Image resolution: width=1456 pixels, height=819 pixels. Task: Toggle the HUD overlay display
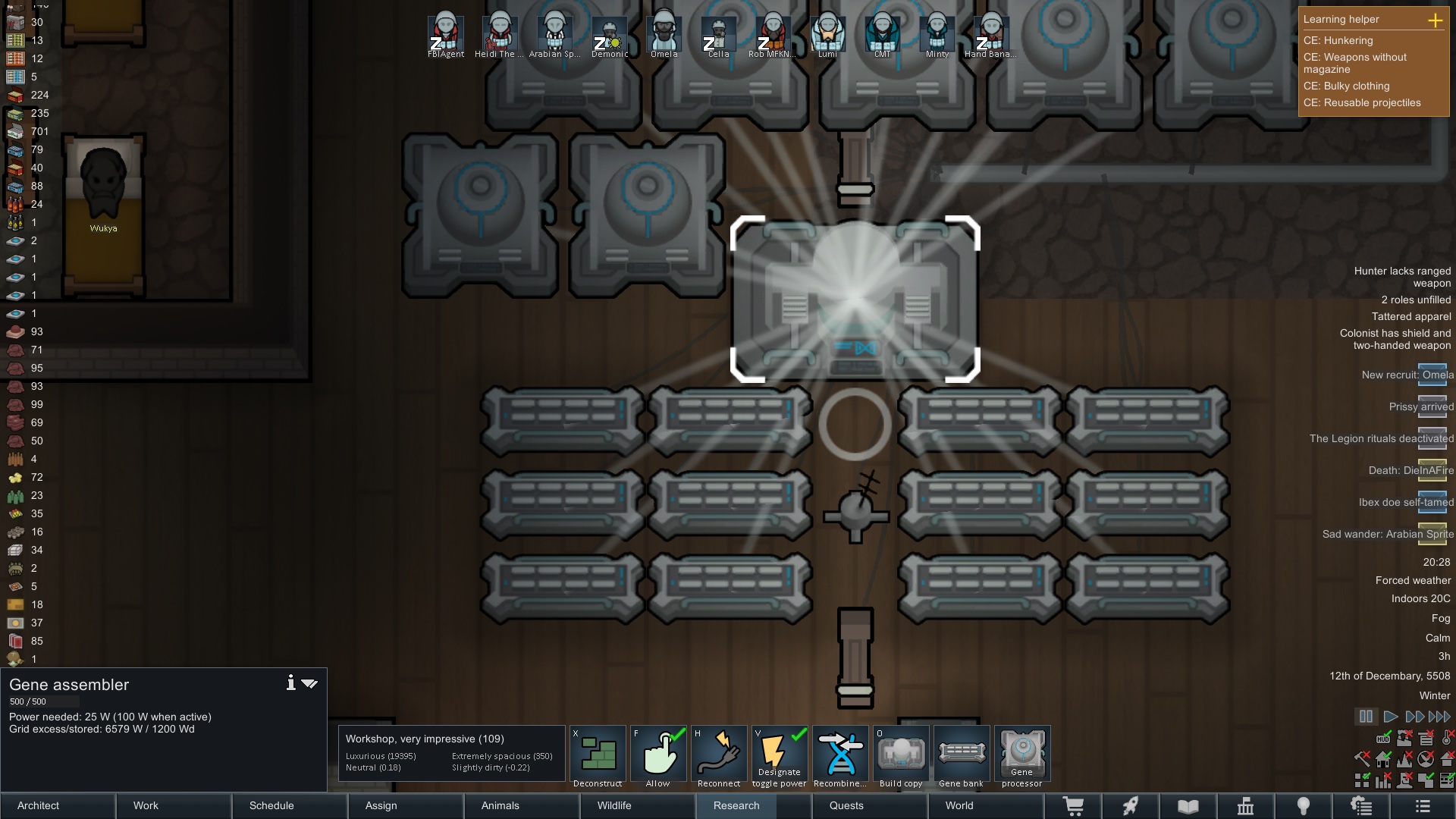pyautogui.click(x=1383, y=739)
